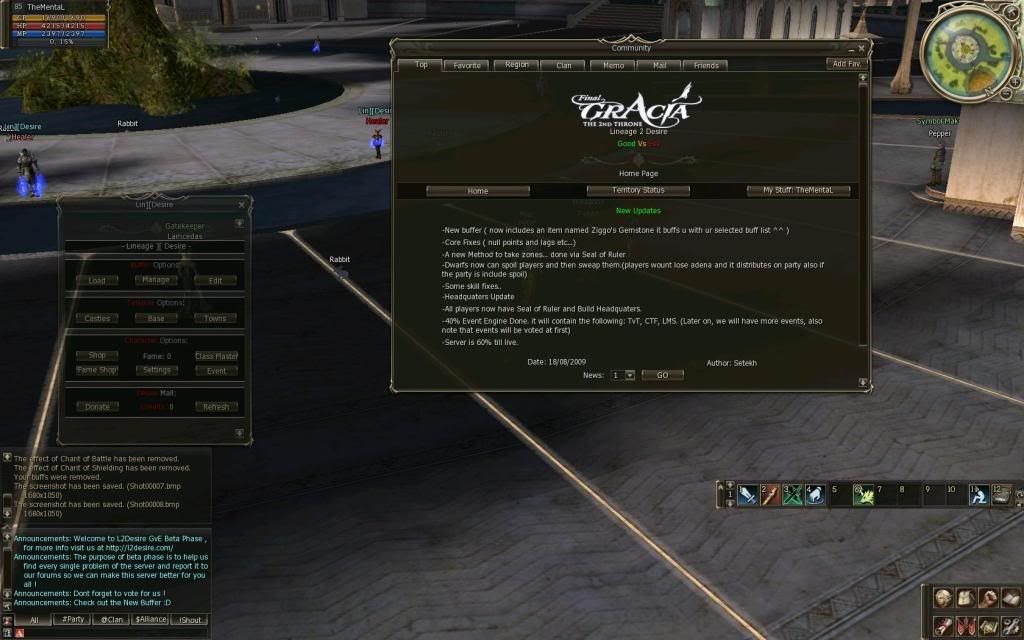
Task: Switch to the Clan tab in Community
Action: pyautogui.click(x=563, y=65)
